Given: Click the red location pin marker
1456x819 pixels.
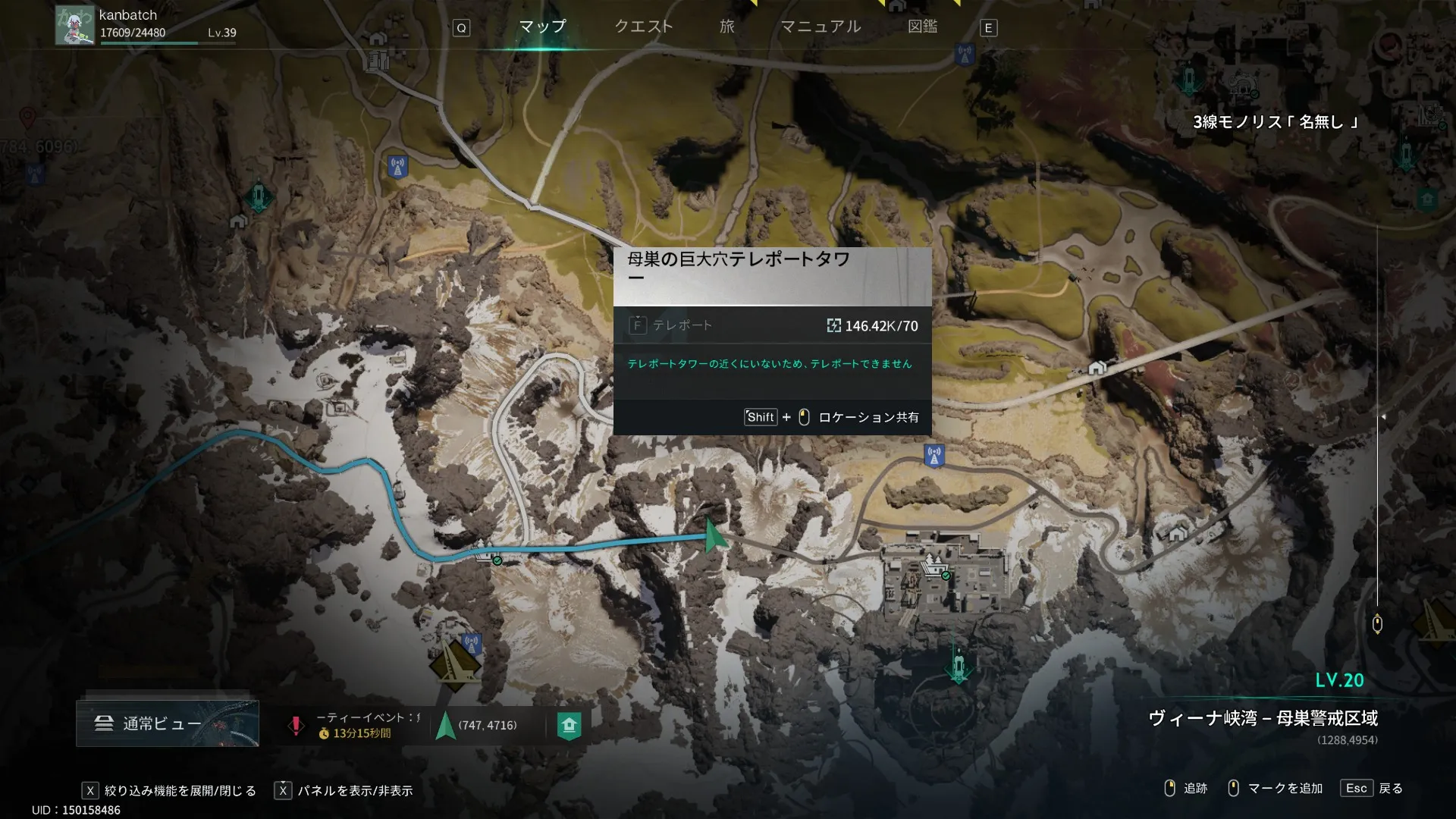Looking at the screenshot, I should [27, 118].
